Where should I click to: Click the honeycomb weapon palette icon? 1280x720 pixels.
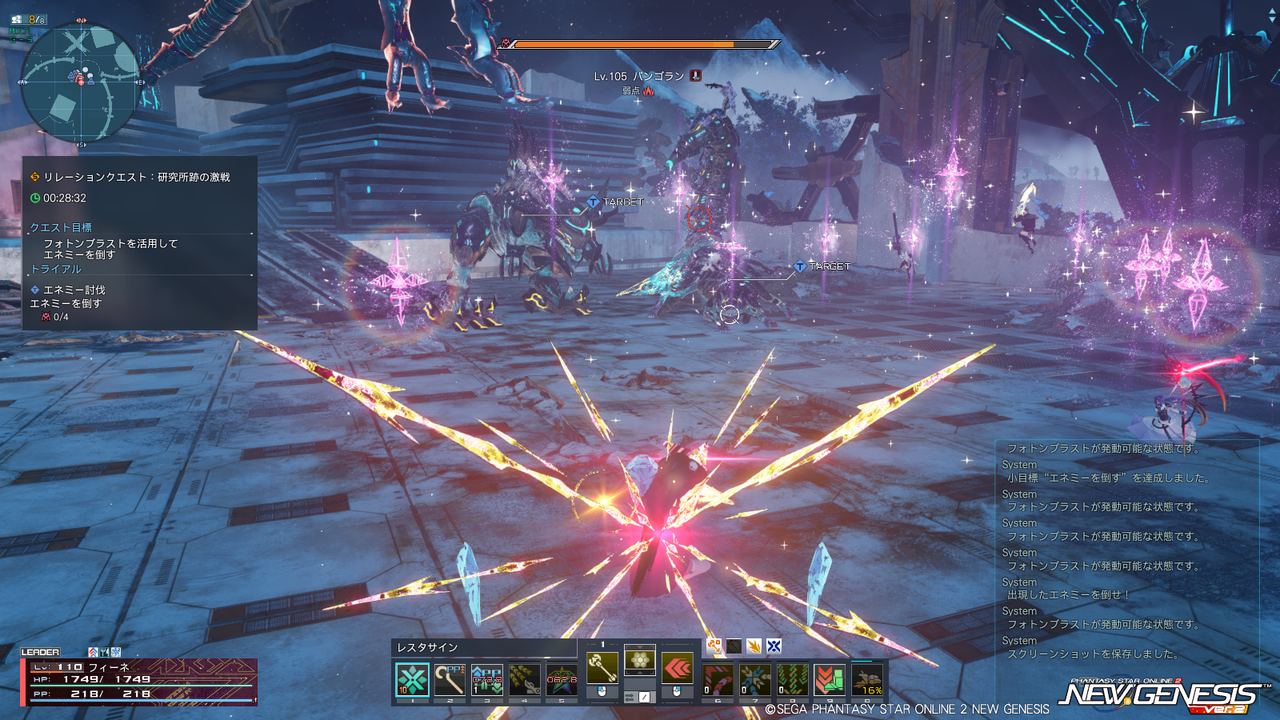(640, 660)
